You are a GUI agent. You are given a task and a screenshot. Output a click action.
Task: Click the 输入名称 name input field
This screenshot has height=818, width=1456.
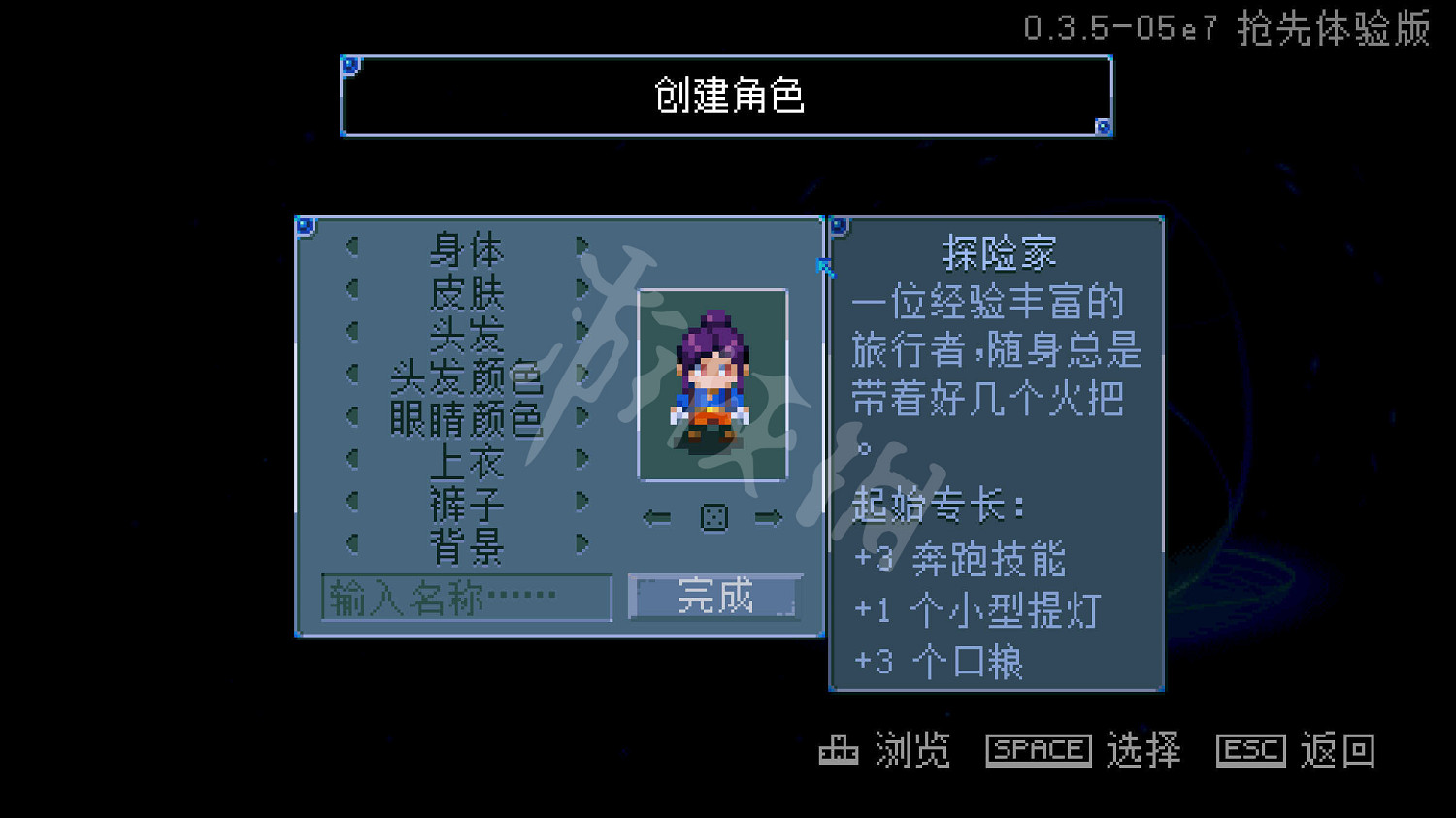pos(466,599)
